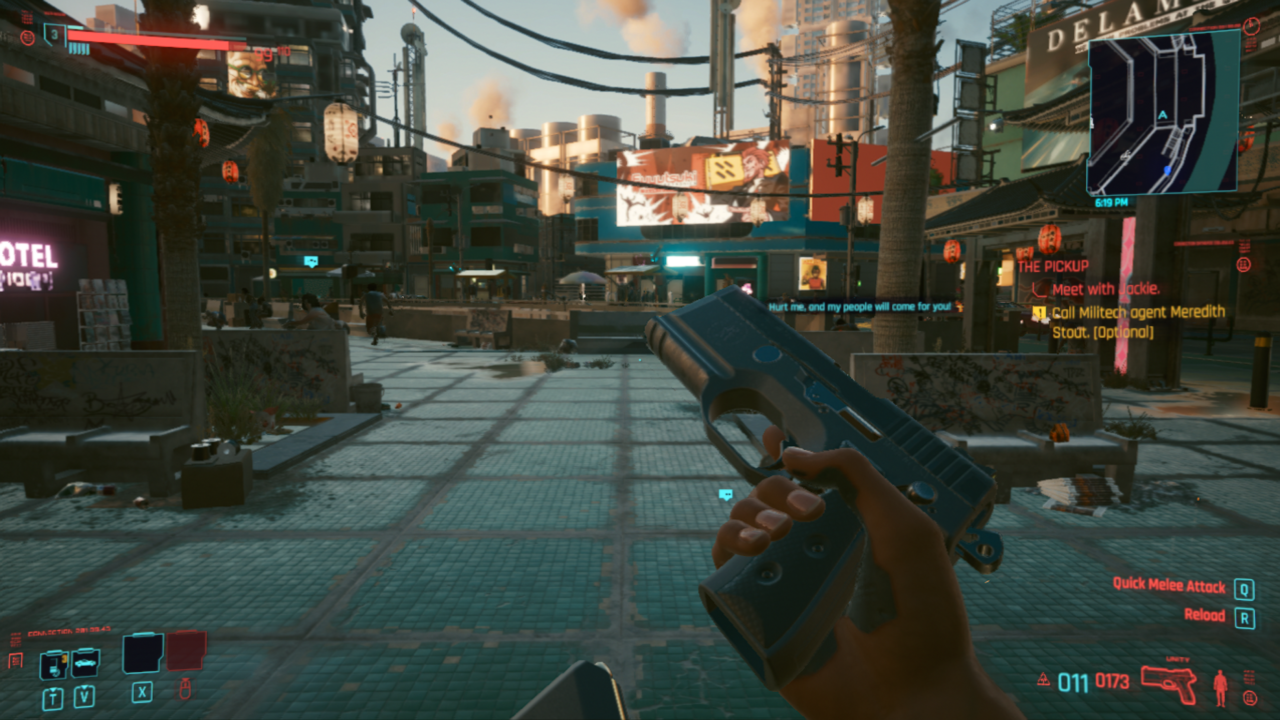Toggle the R key Reload binding
Viewport: 1280px width, 720px height.
pos(1245,618)
